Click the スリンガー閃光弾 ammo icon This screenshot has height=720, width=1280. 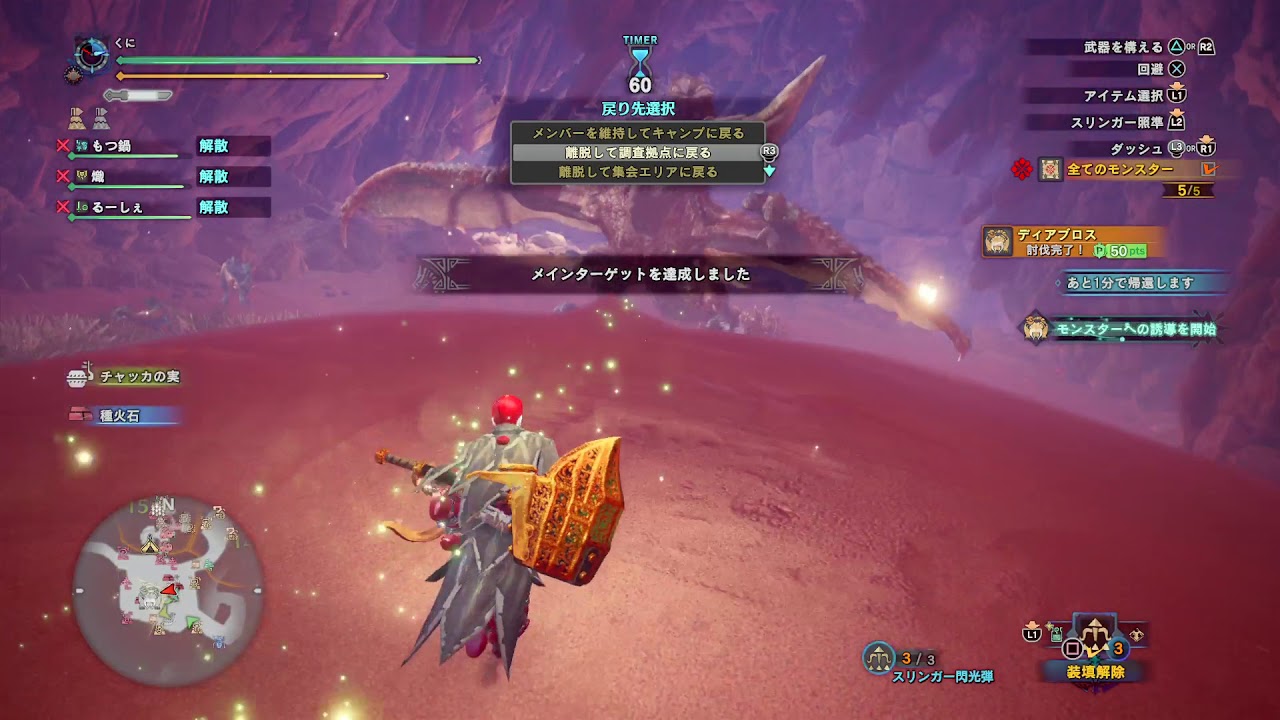[879, 657]
